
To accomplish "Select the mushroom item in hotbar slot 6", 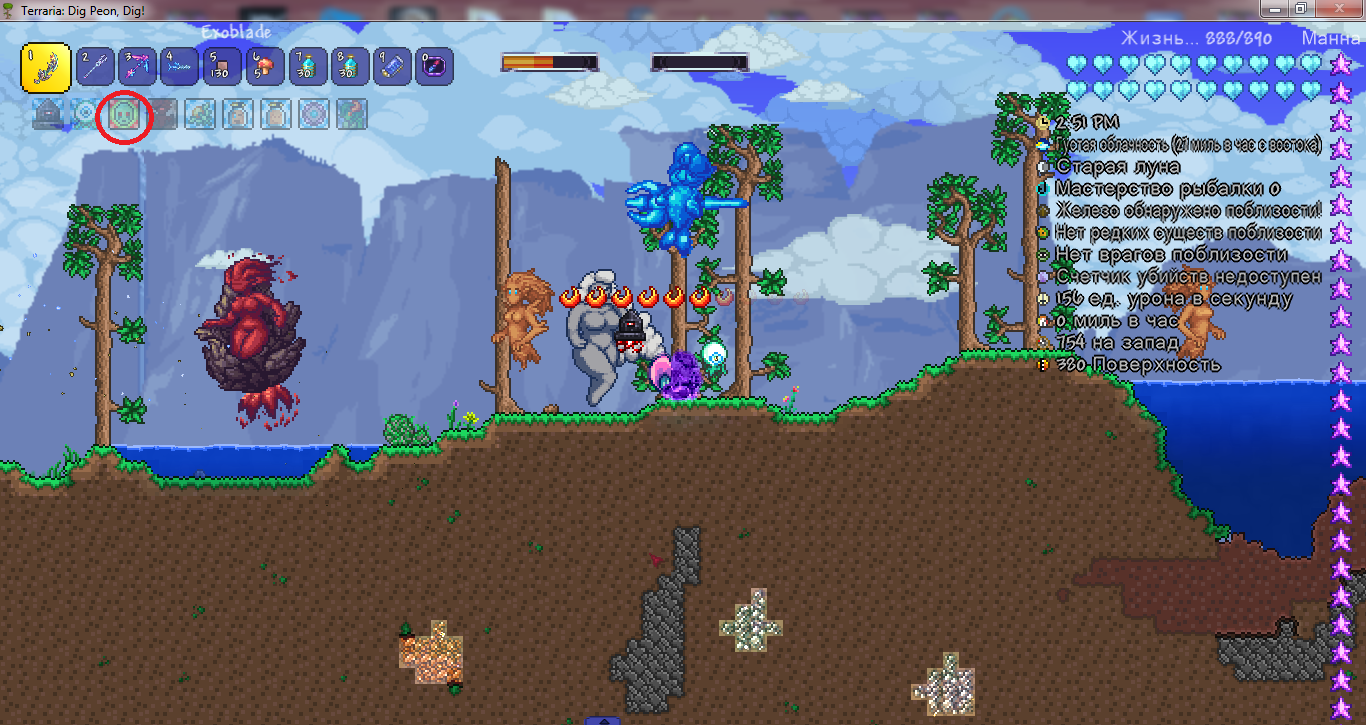I will pyautogui.click(x=264, y=65).
